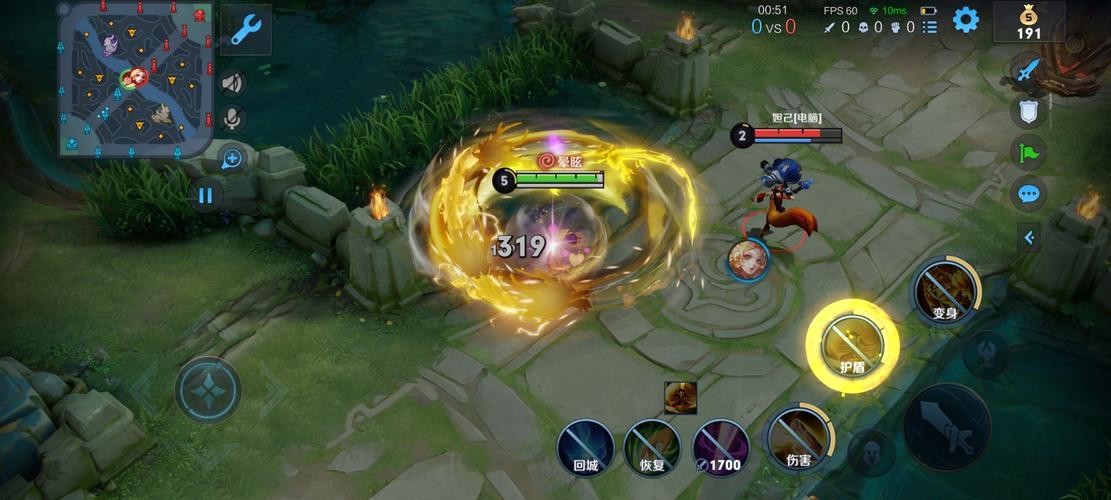
Task: Send the shield defend signal
Action: click(1028, 111)
